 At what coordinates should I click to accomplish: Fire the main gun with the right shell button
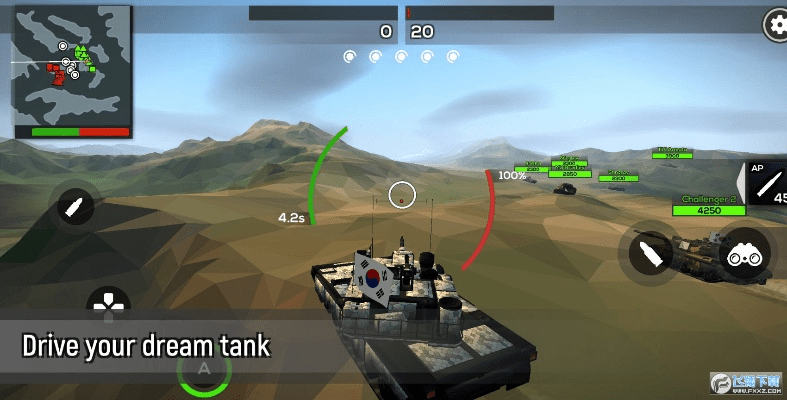click(x=650, y=253)
